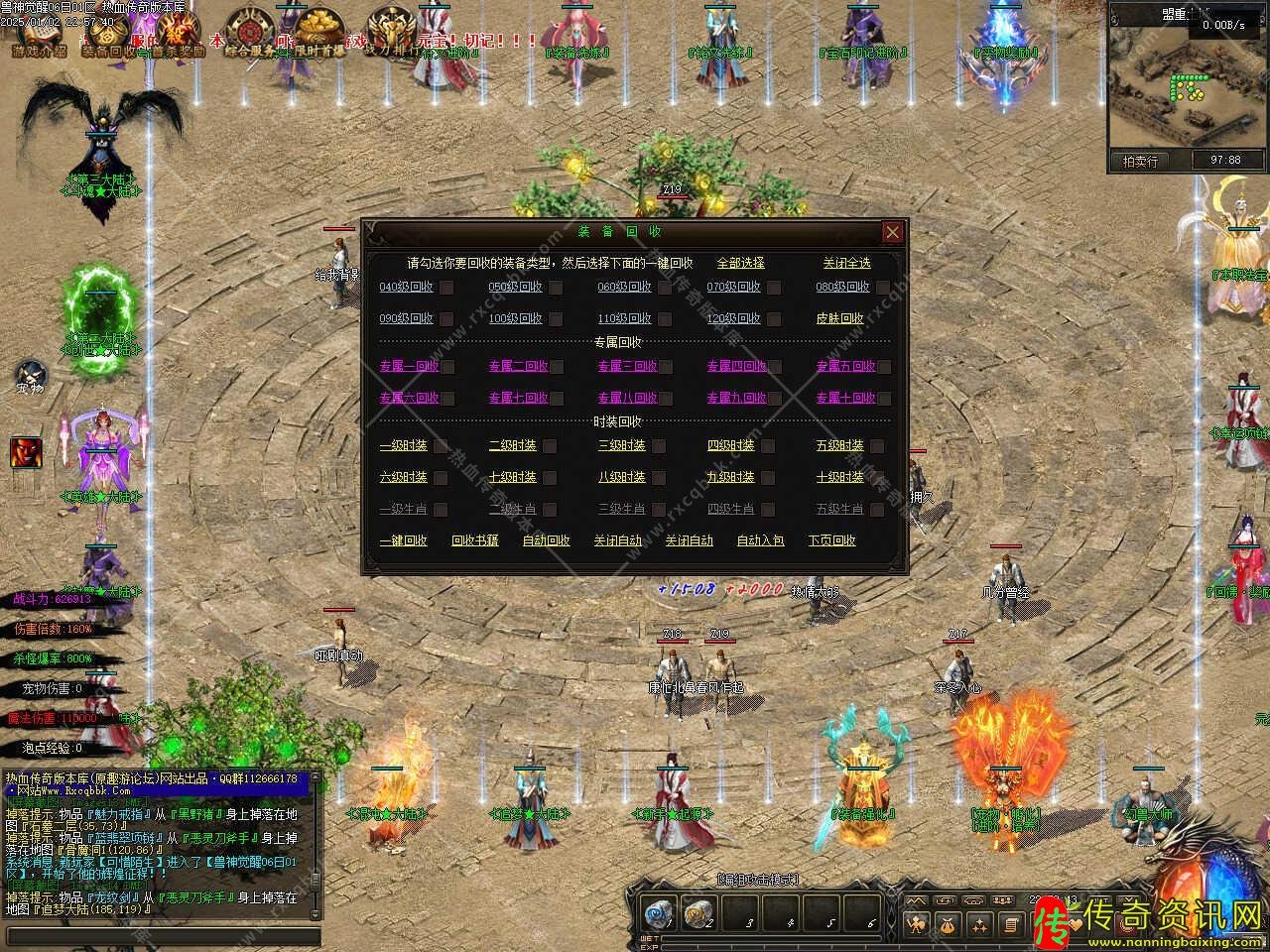1270x952 pixels.
Task: Turn on 自动回收
Action: point(546,540)
